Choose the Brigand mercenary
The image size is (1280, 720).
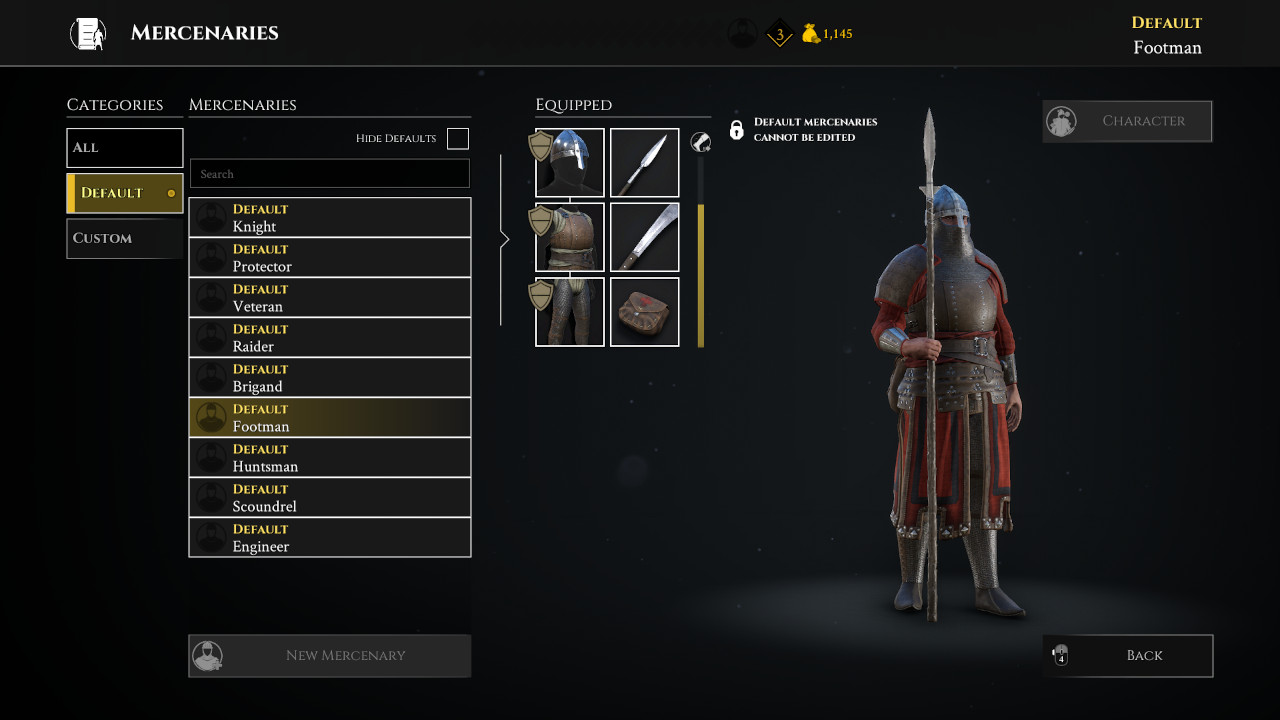(330, 377)
